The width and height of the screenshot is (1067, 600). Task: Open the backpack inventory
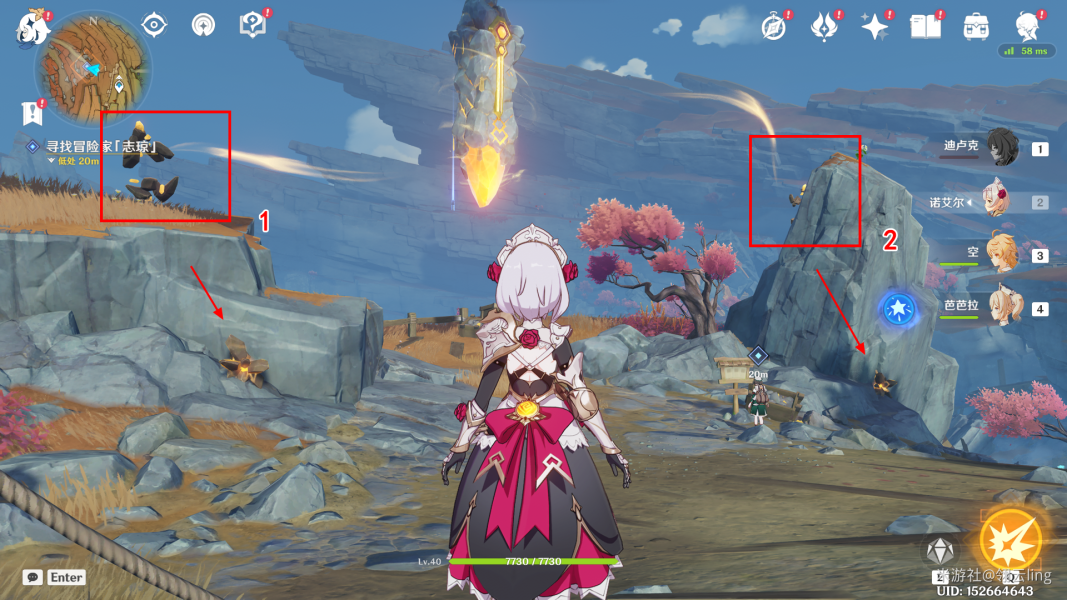tap(975, 26)
